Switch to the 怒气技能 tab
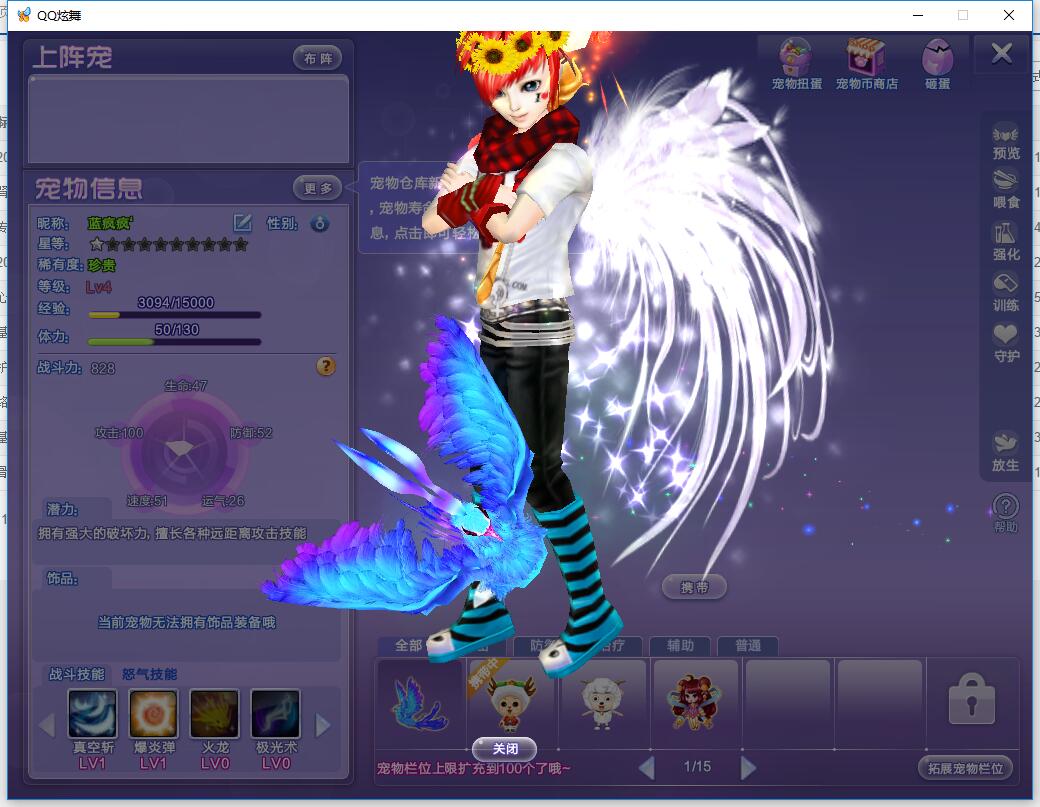This screenshot has width=1040, height=807. [149, 674]
